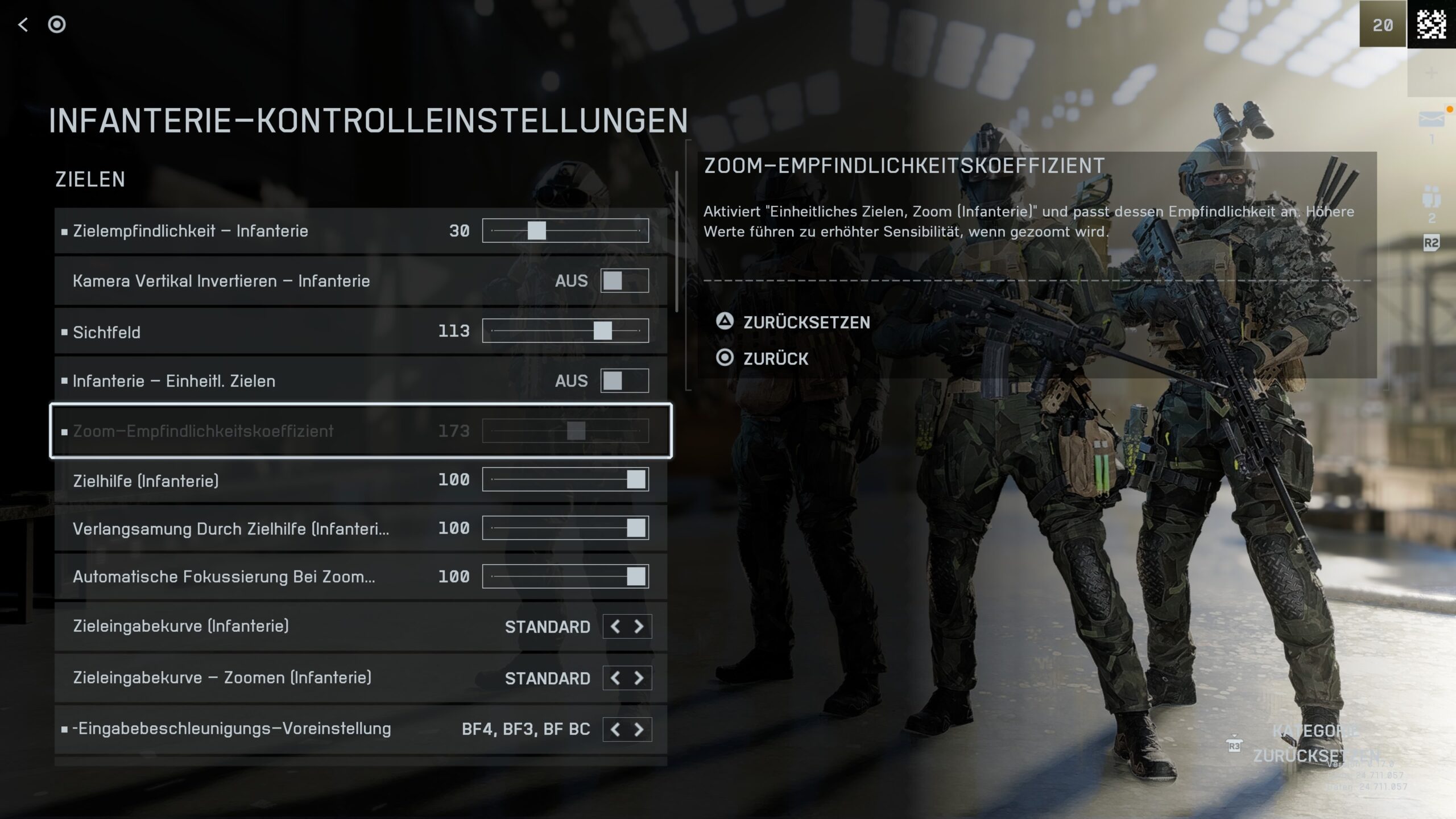Adjust Automatische Fokussierung Bei Zoom slider

coord(635,577)
